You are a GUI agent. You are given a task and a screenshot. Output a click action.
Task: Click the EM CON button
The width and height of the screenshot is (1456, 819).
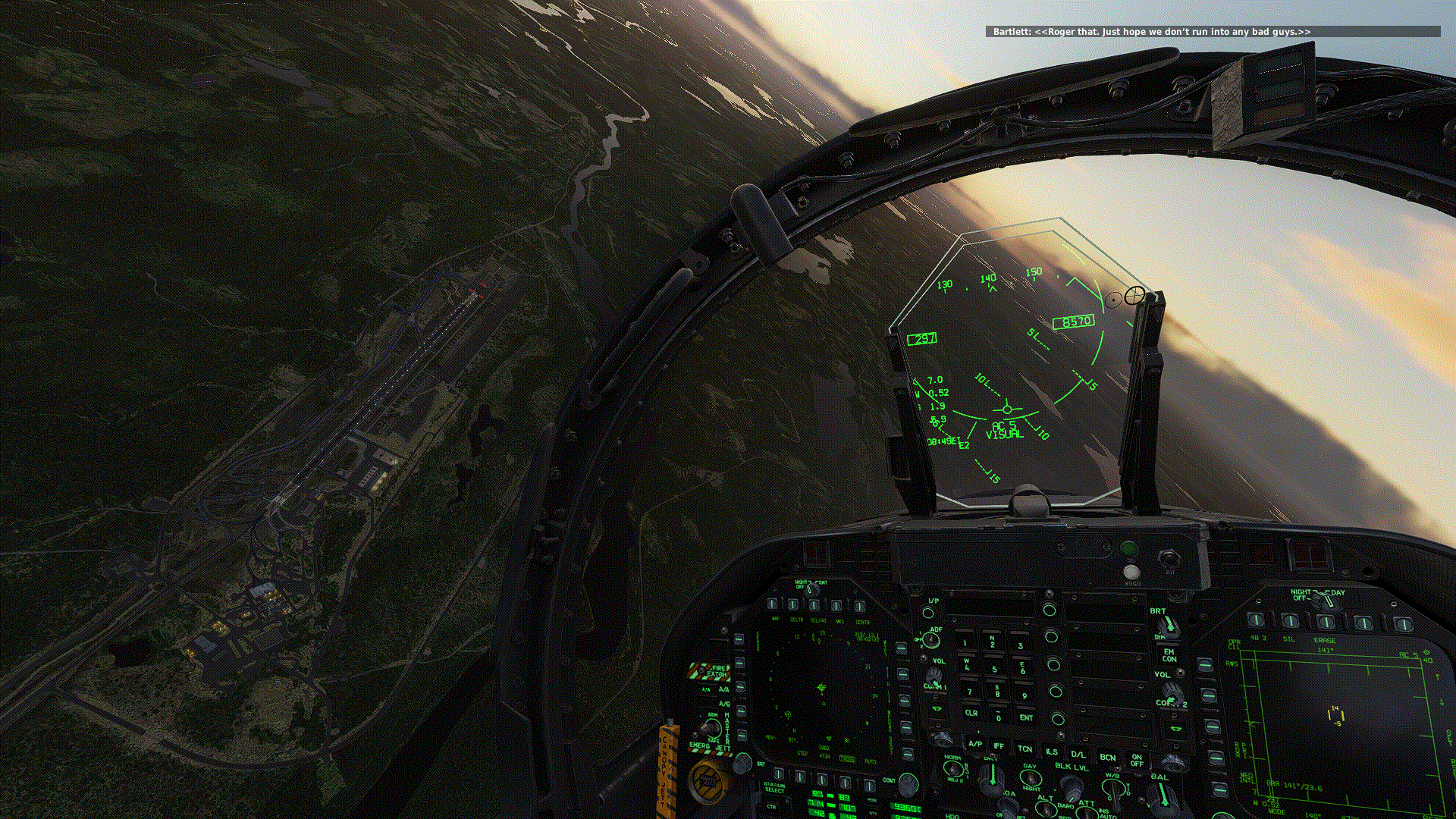point(1169,655)
